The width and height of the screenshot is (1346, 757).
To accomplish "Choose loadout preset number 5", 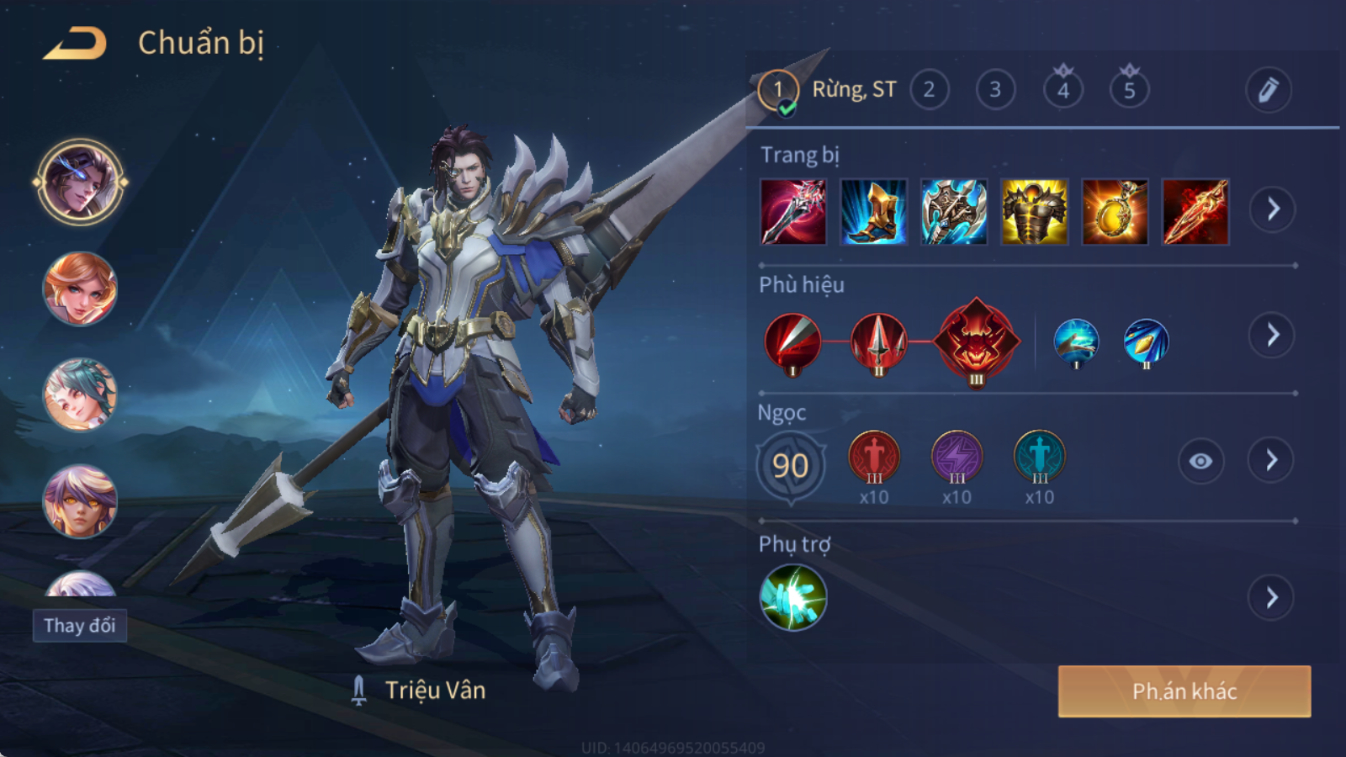I will tap(1129, 90).
